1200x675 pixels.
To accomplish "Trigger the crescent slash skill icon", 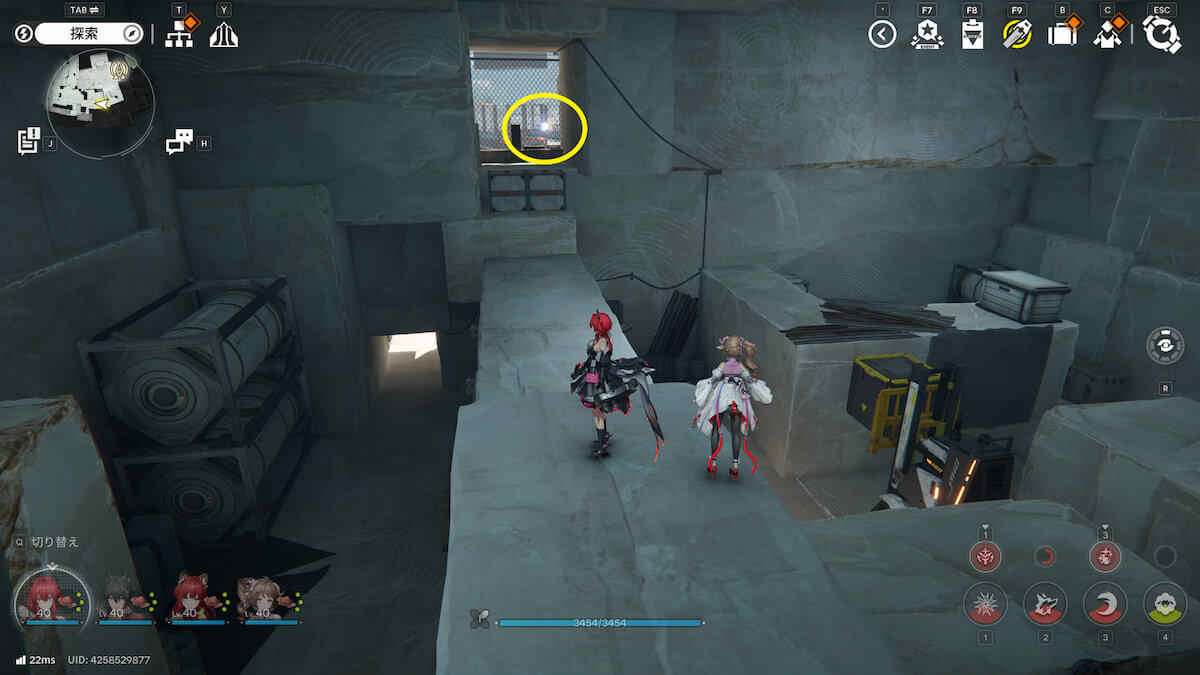I will tap(1105, 604).
